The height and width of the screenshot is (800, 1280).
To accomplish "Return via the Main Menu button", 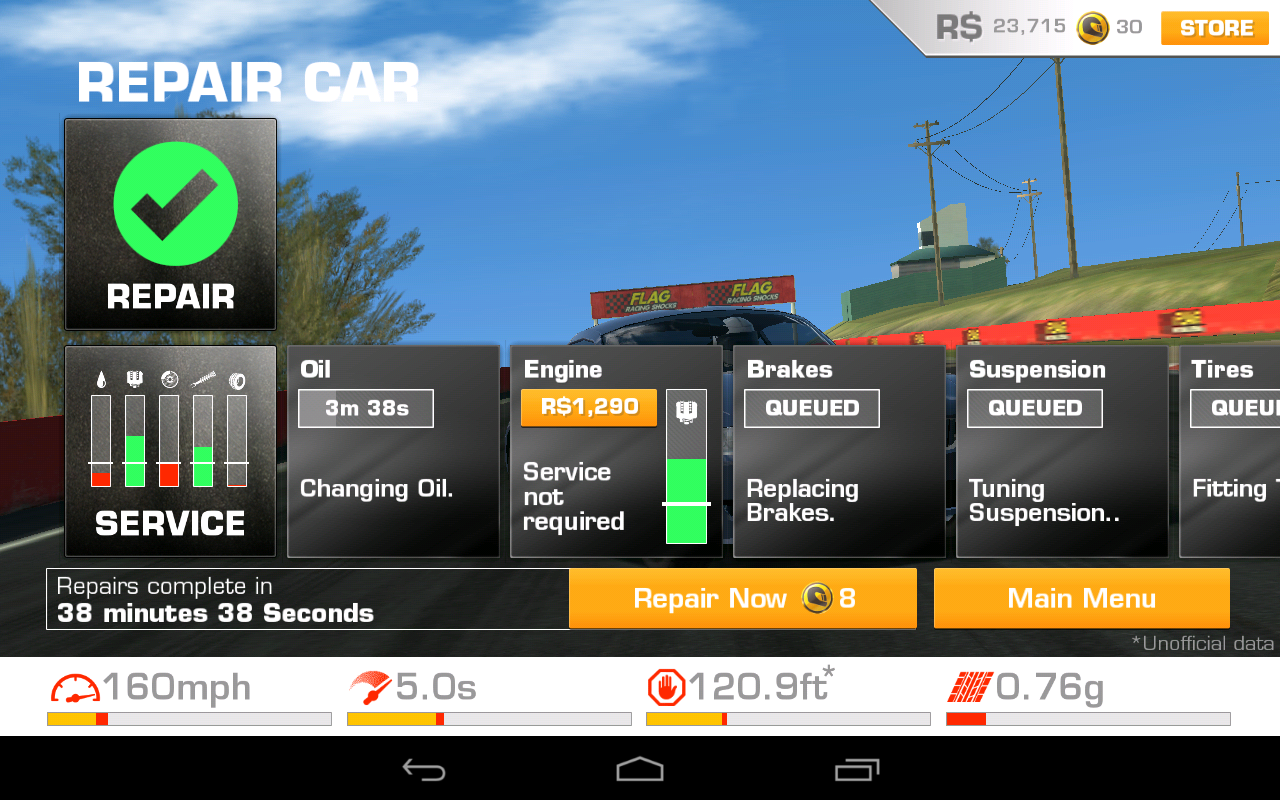I will coord(1081,598).
